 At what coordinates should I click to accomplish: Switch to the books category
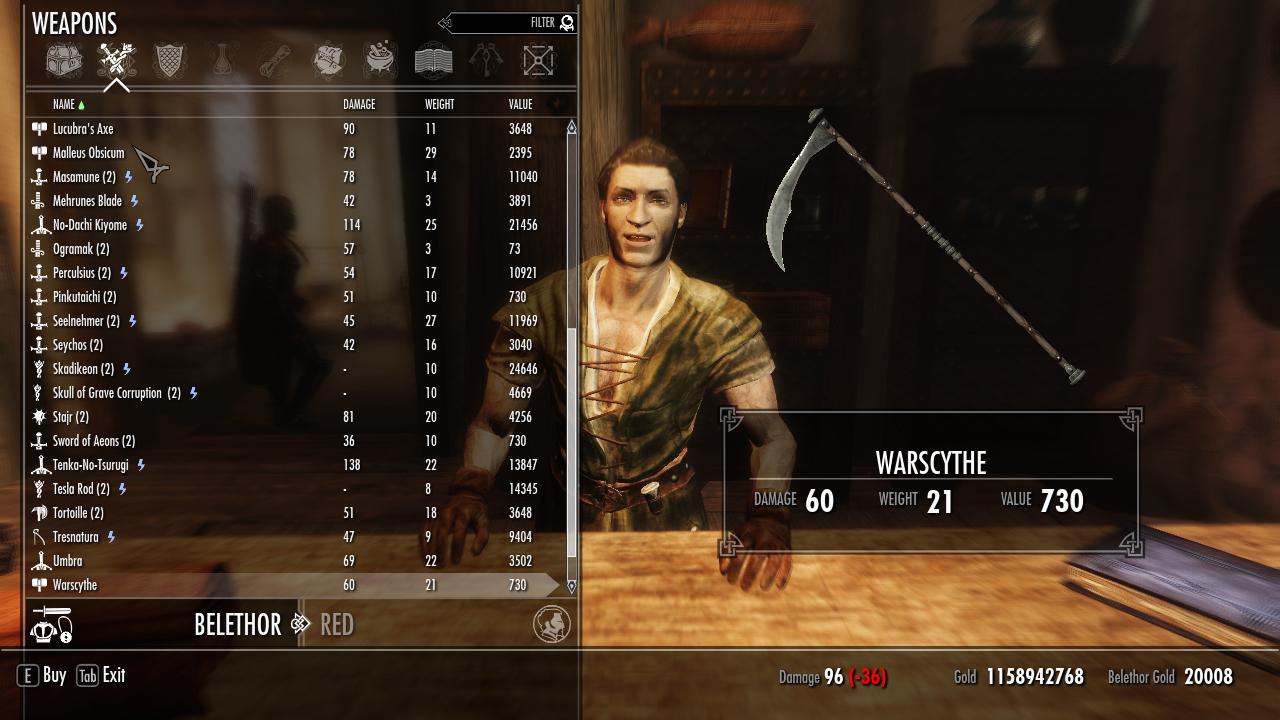433,61
